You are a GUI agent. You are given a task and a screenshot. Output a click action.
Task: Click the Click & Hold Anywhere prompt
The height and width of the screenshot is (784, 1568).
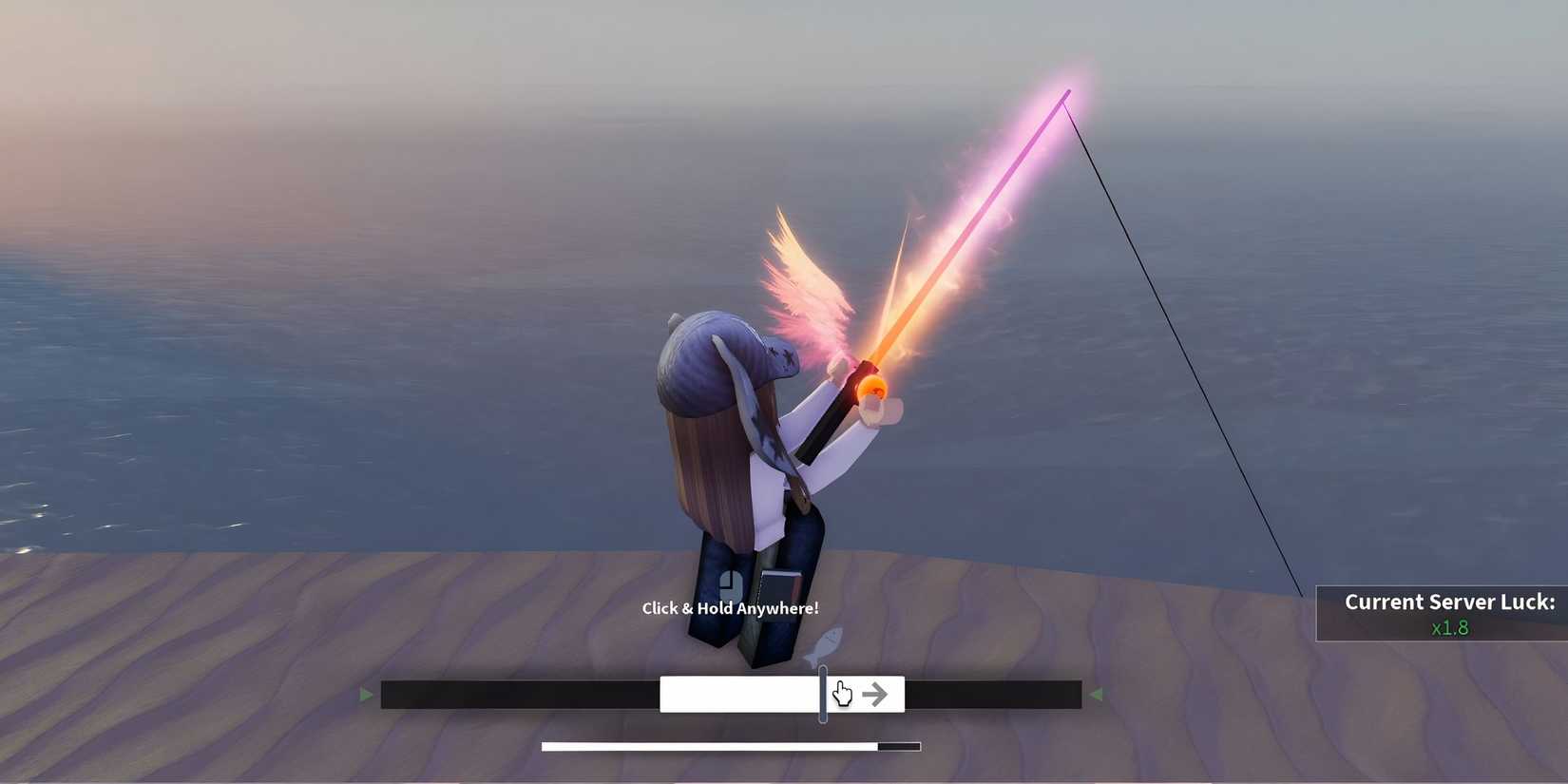[730, 607]
